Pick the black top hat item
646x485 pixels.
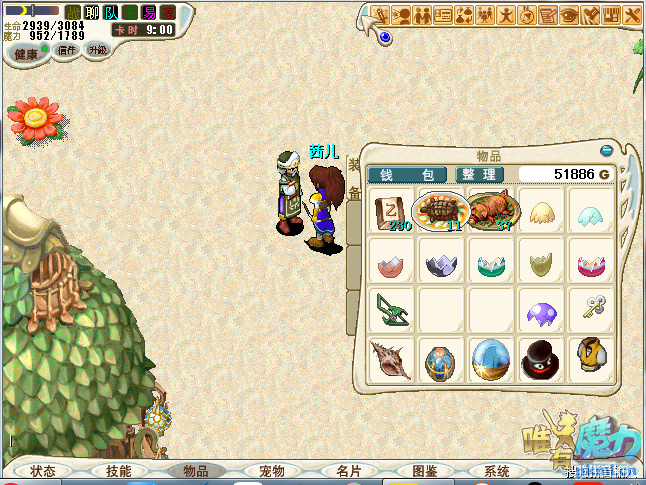541,360
